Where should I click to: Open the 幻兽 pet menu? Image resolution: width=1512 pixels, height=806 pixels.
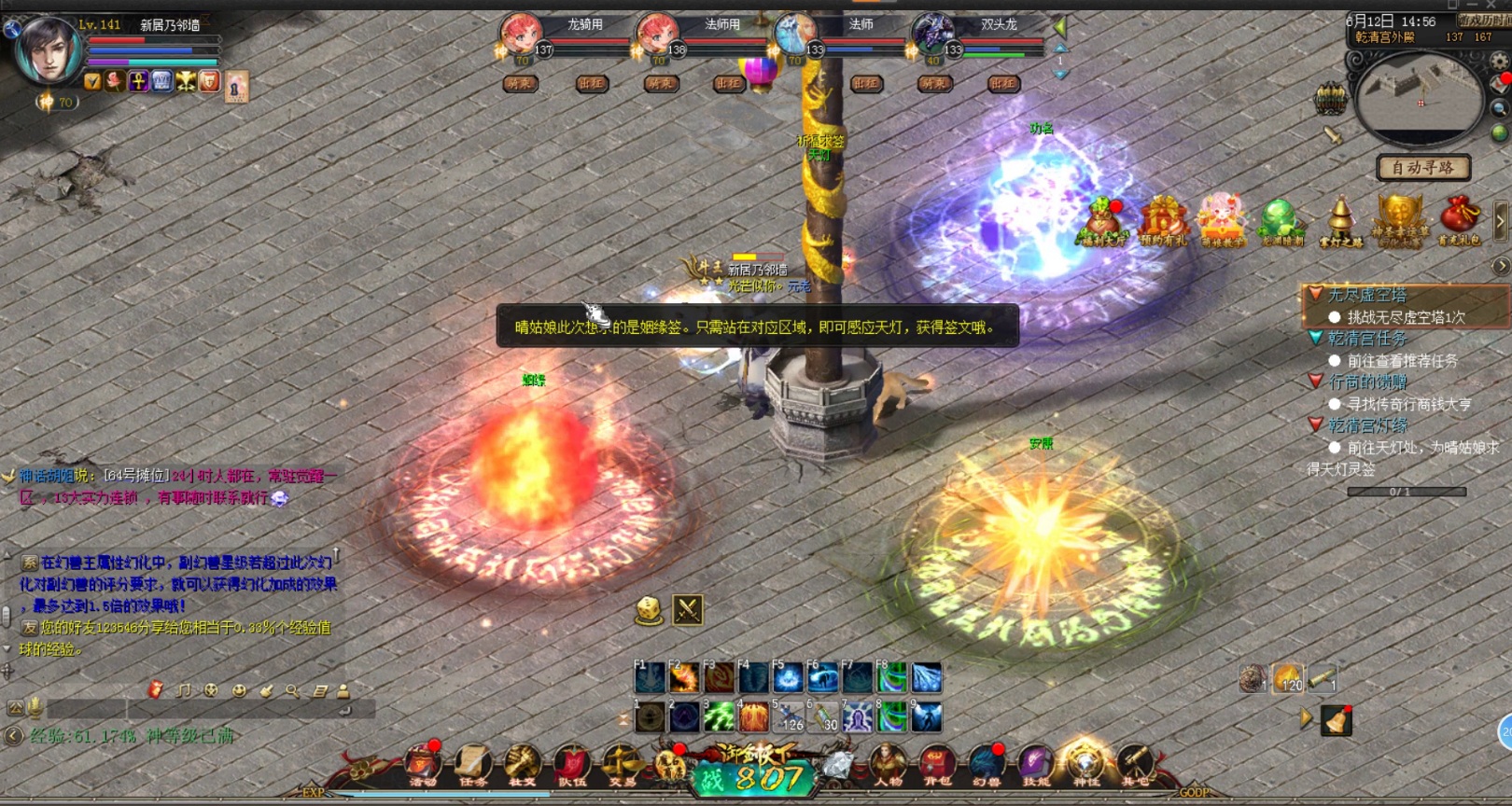point(987,766)
